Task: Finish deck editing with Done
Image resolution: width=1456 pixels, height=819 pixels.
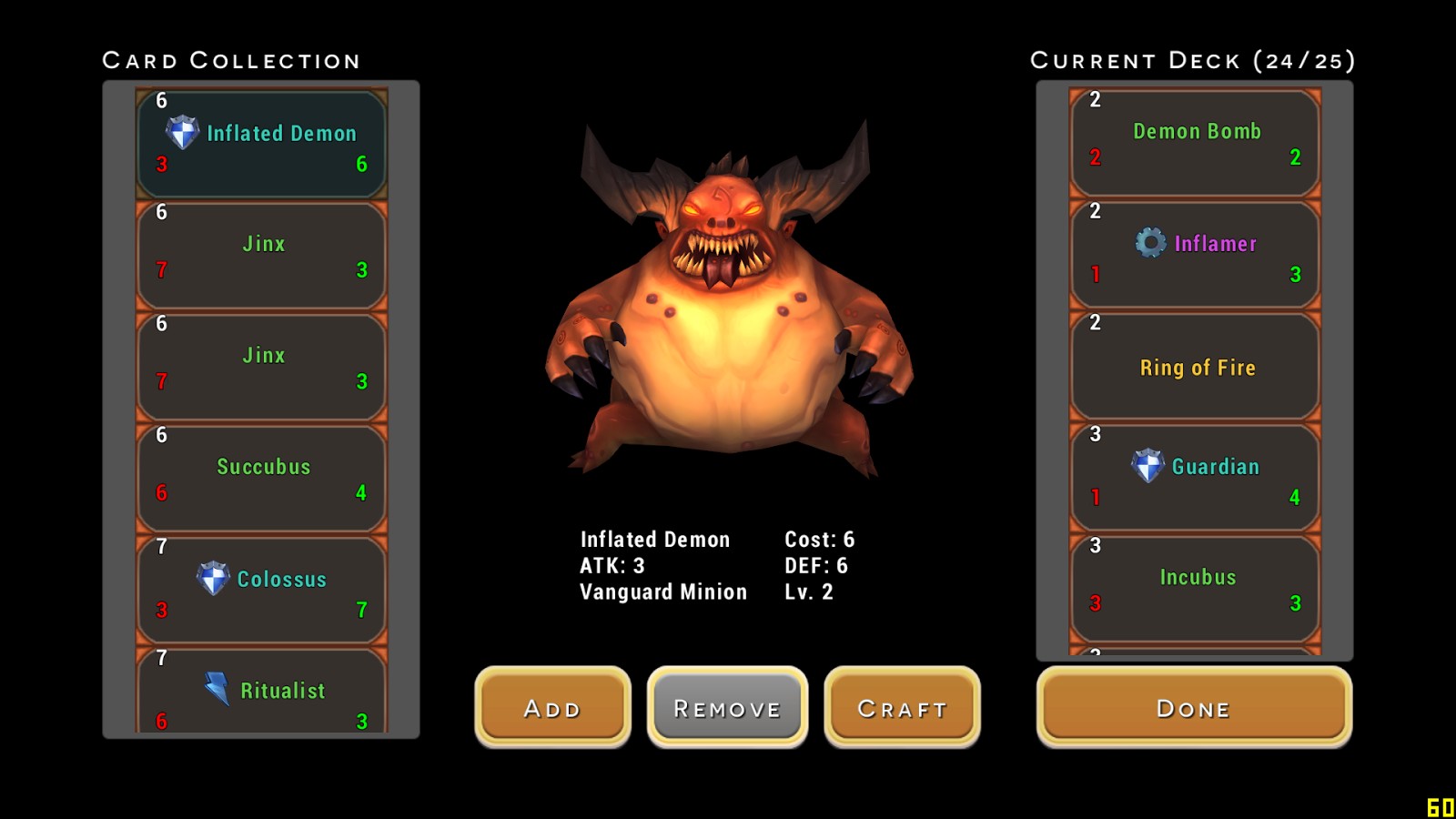Action: click(x=1194, y=707)
